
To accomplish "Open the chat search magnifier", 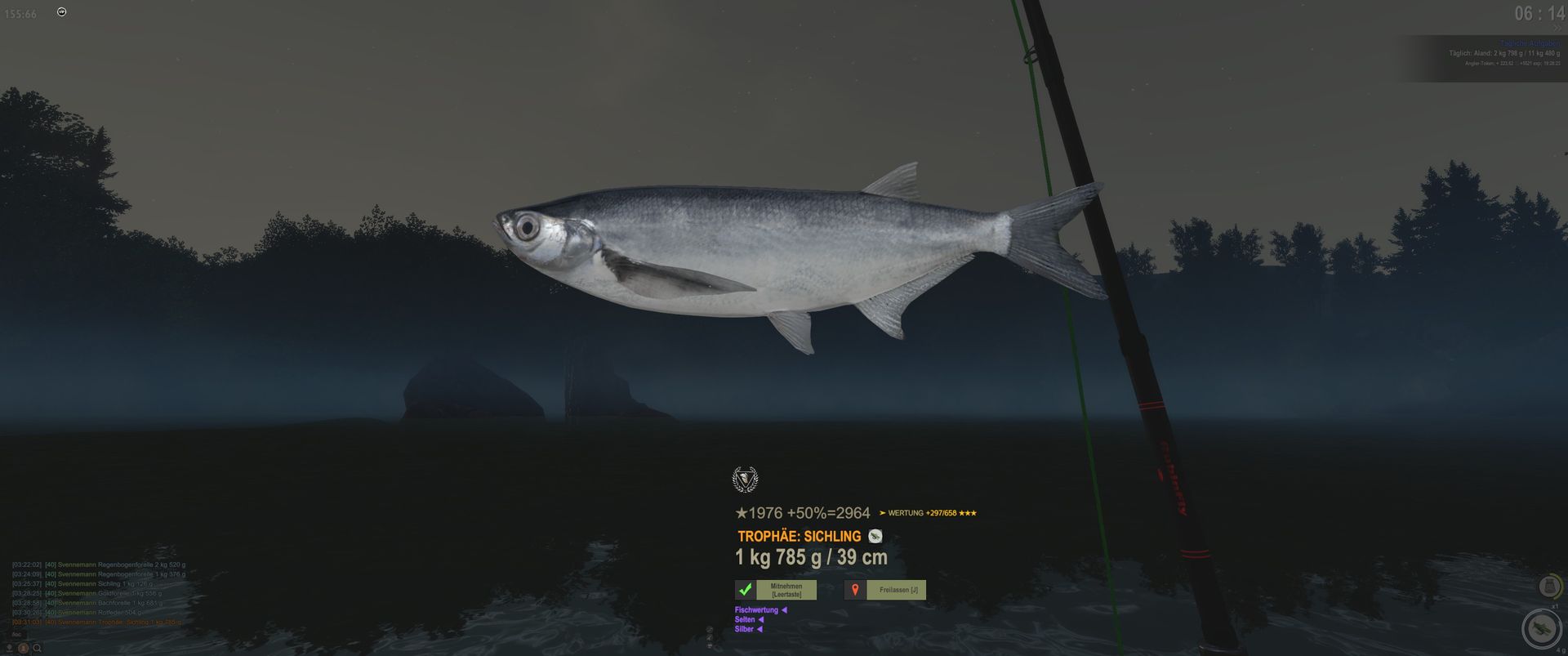I will point(38,648).
